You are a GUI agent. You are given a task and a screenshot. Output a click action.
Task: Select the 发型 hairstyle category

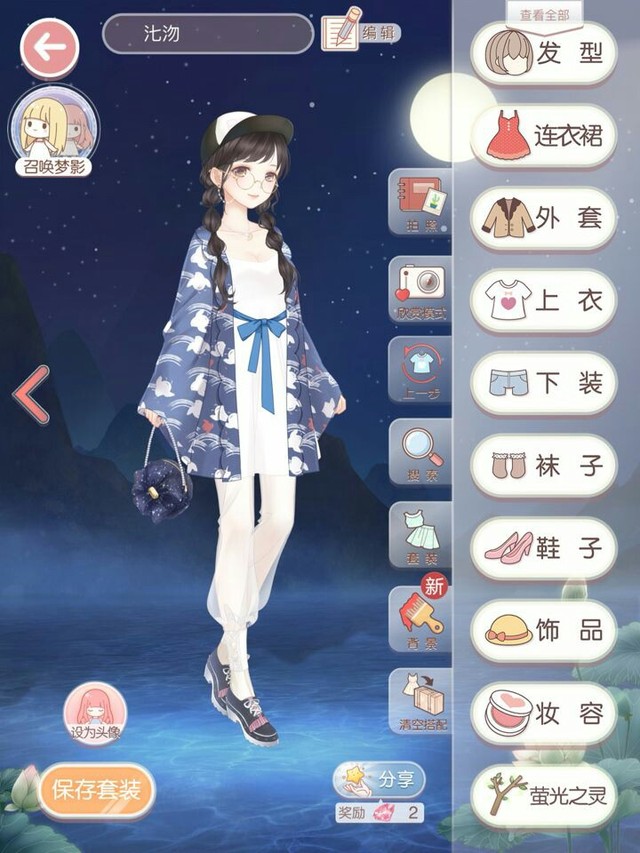[543, 53]
